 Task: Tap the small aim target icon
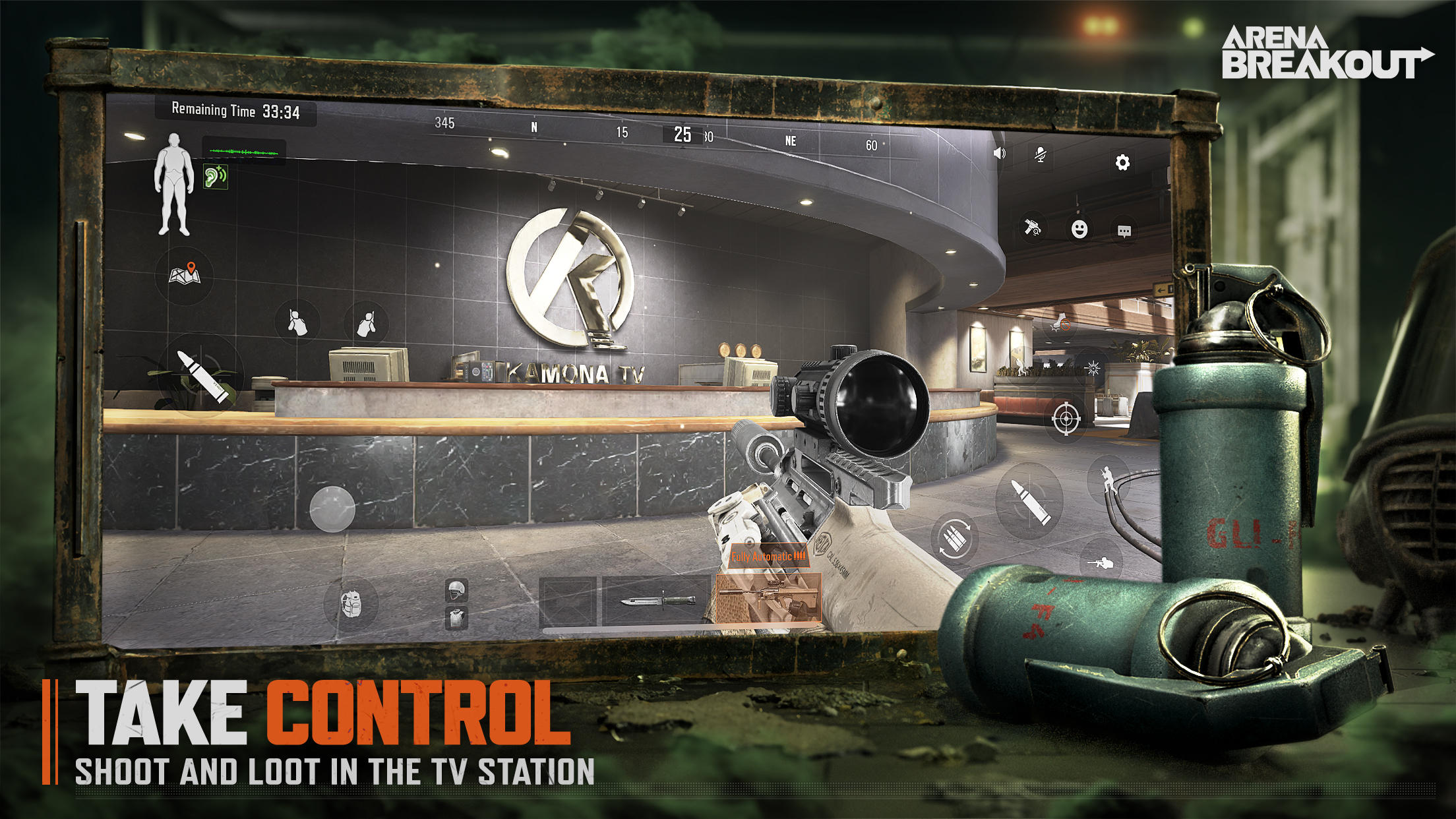click(x=1066, y=419)
